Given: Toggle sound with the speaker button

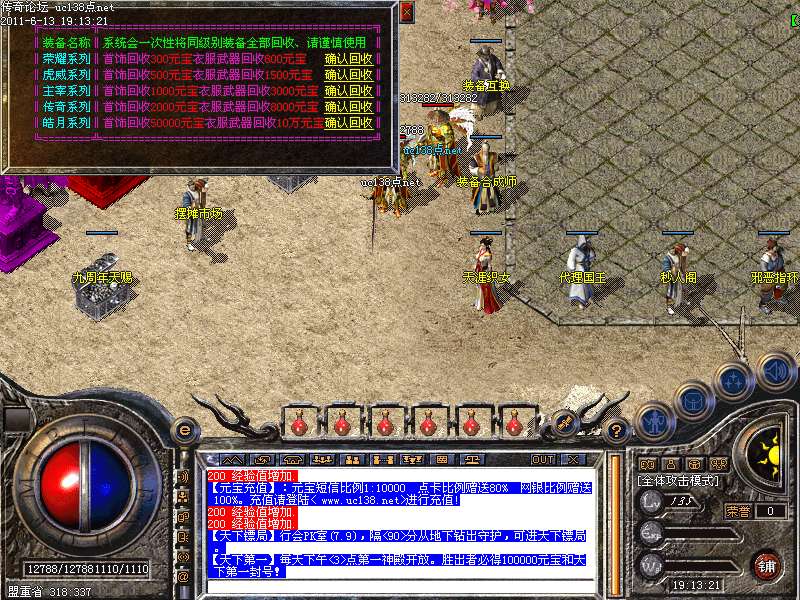Looking at the screenshot, I should [x=775, y=371].
